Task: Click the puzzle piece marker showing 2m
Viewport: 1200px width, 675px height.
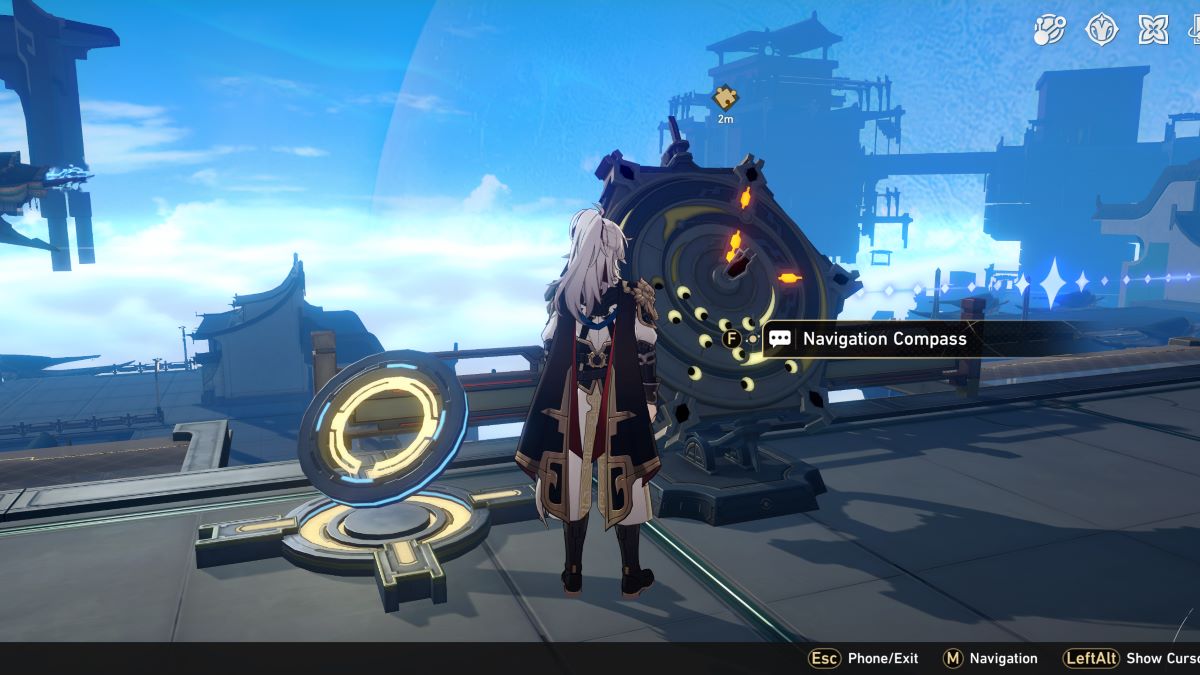Action: point(725,98)
